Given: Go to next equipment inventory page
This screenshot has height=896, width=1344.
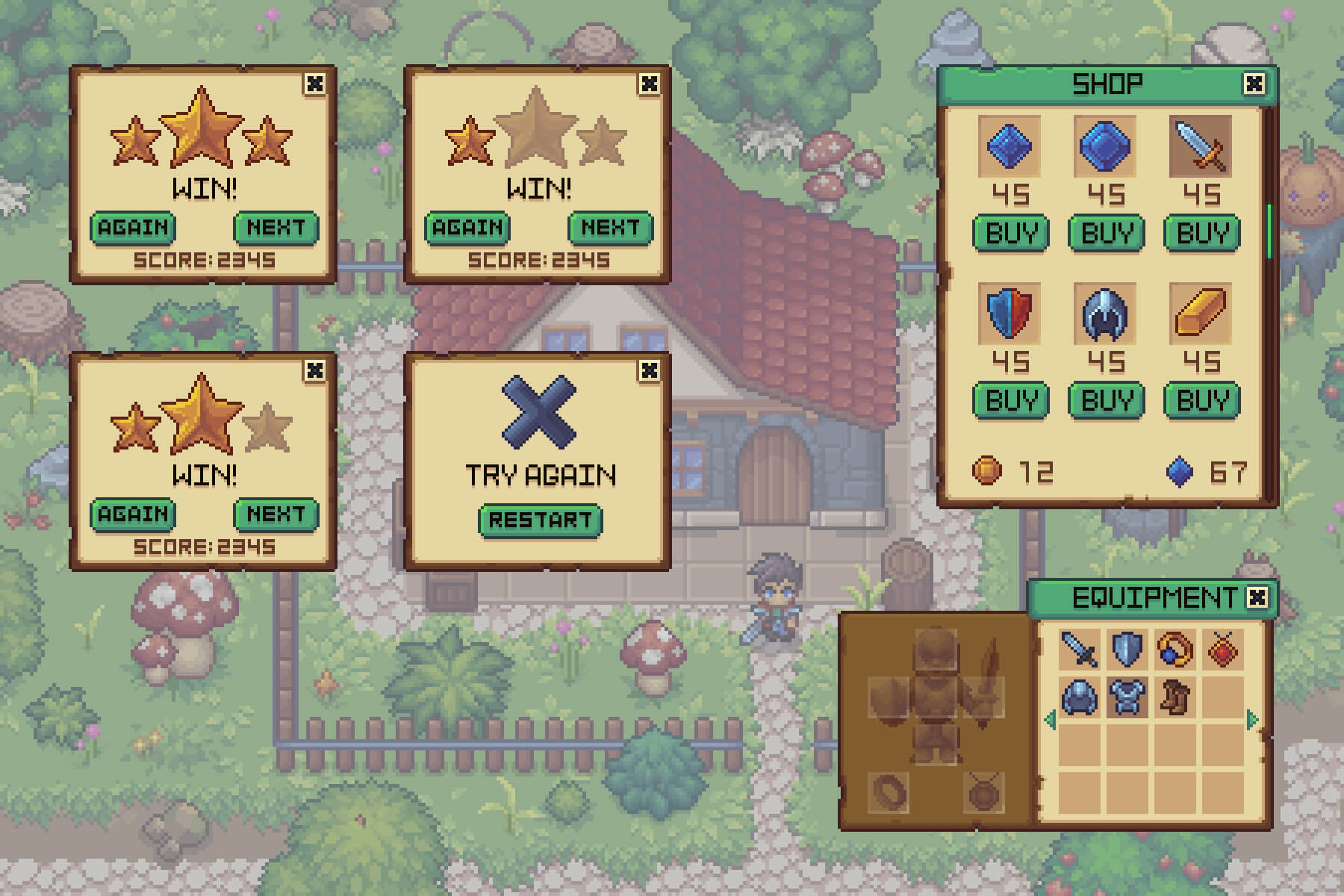Looking at the screenshot, I should pyautogui.click(x=1252, y=720).
